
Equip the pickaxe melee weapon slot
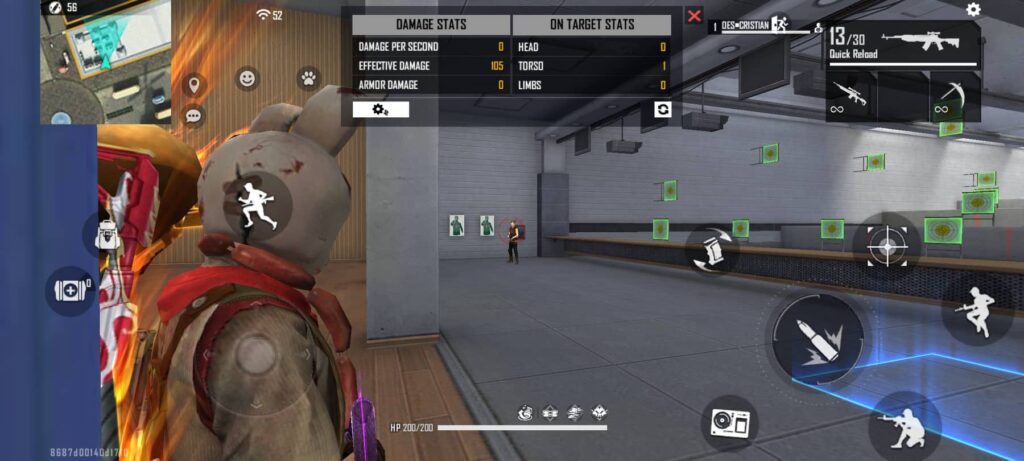pyautogui.click(x=954, y=97)
